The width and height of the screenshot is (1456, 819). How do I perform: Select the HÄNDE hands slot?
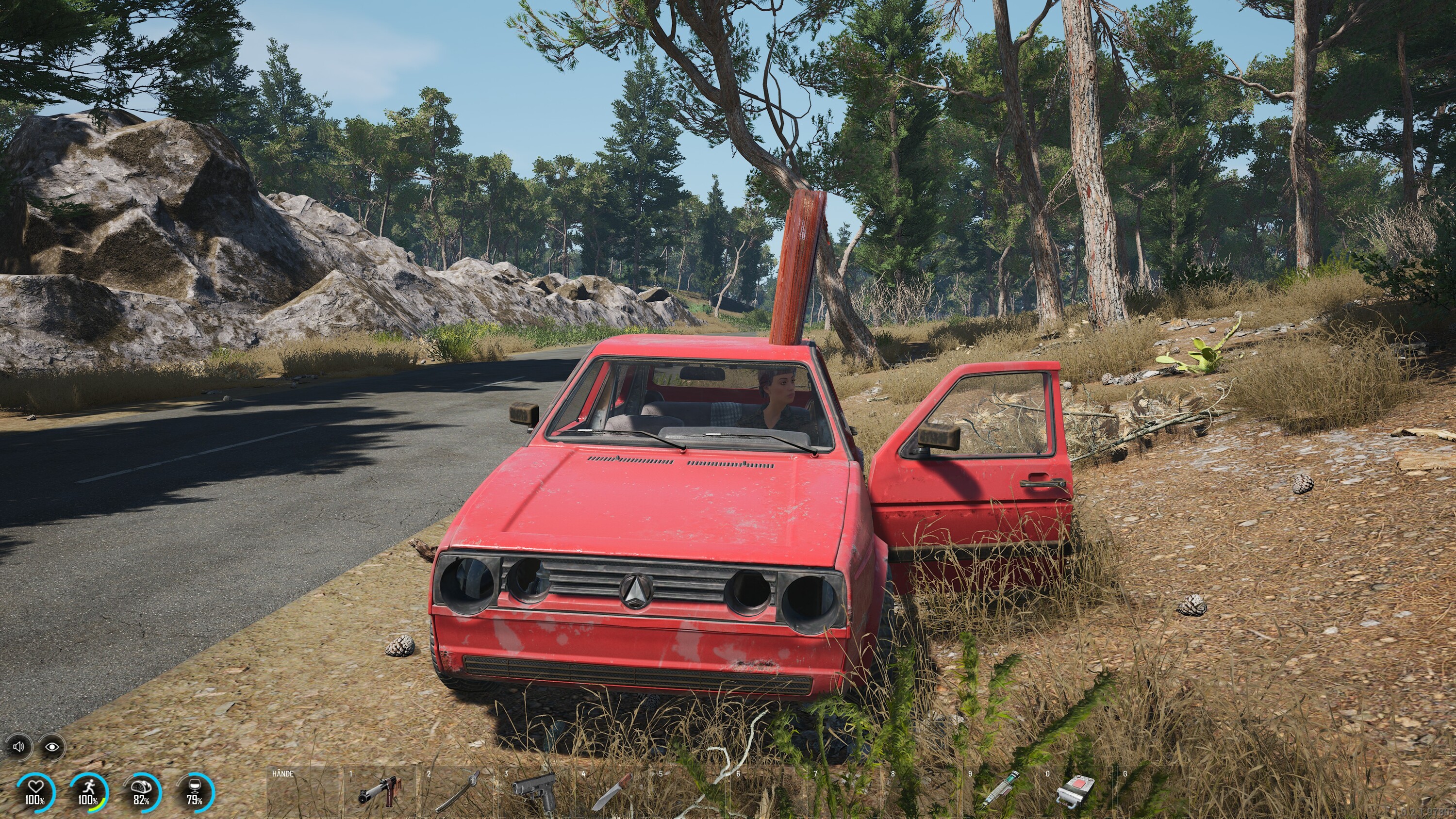click(x=304, y=791)
